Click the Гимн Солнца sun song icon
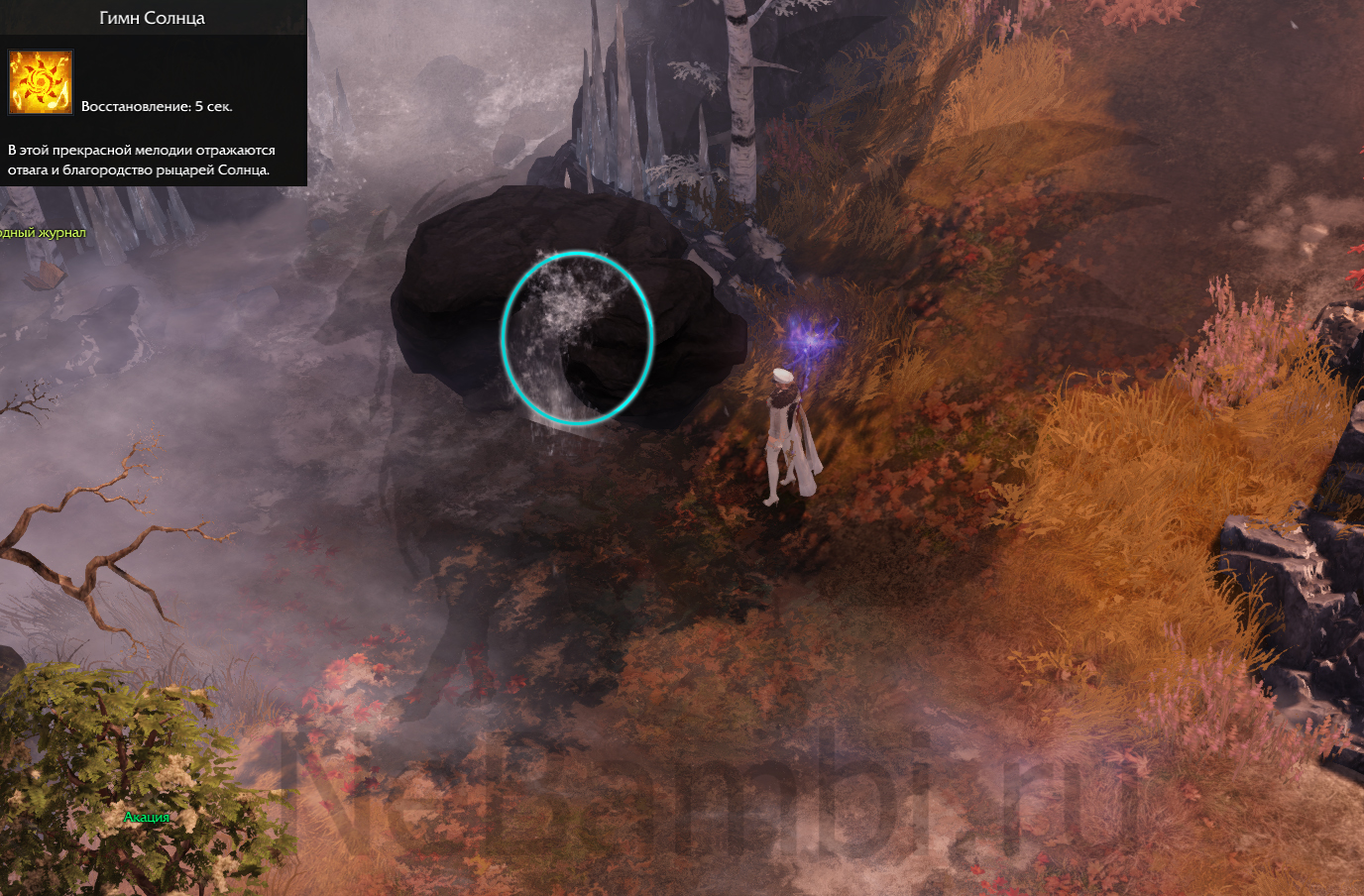 (41, 82)
